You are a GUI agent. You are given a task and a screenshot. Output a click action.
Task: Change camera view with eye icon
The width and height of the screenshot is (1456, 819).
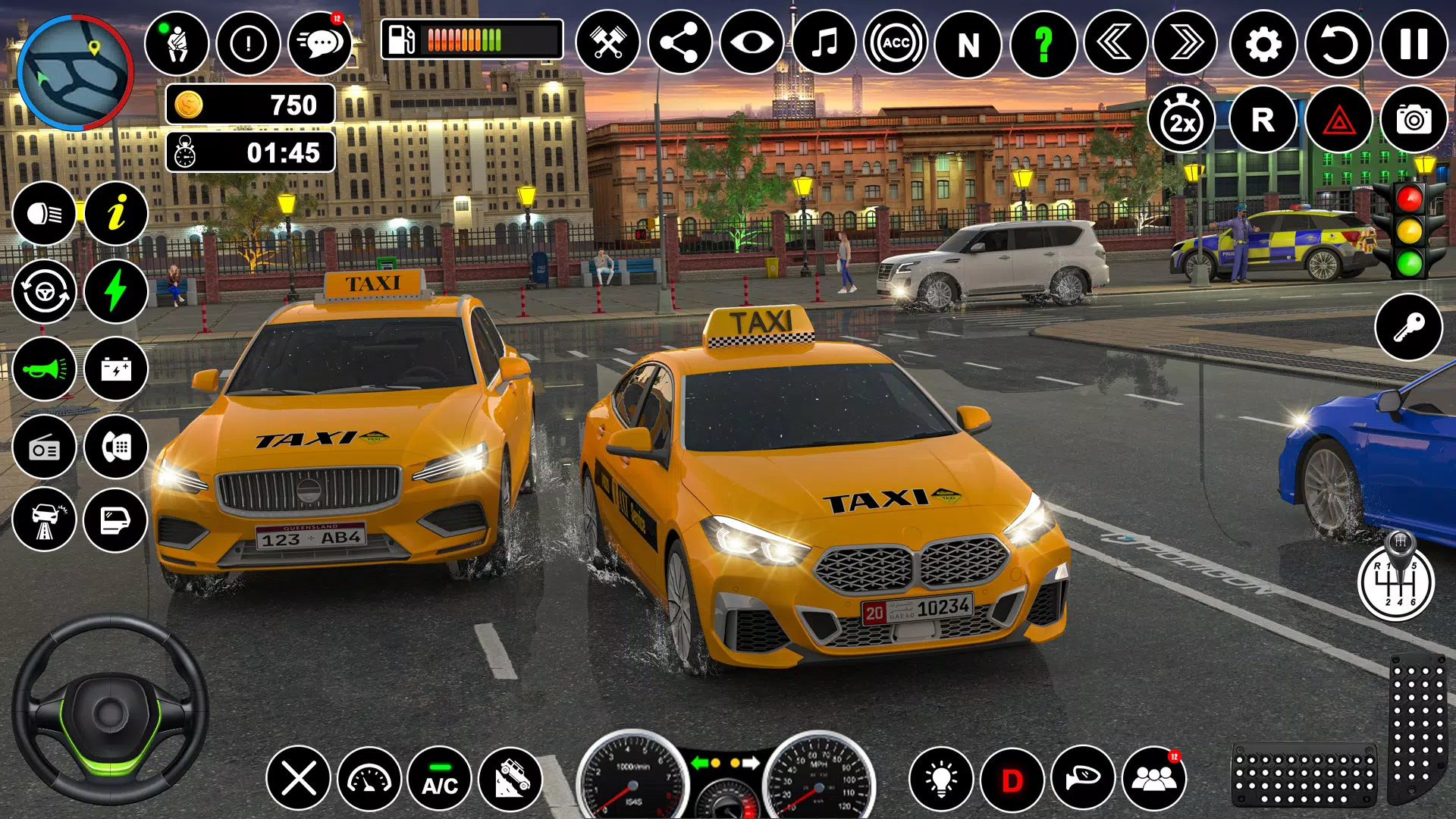click(752, 43)
